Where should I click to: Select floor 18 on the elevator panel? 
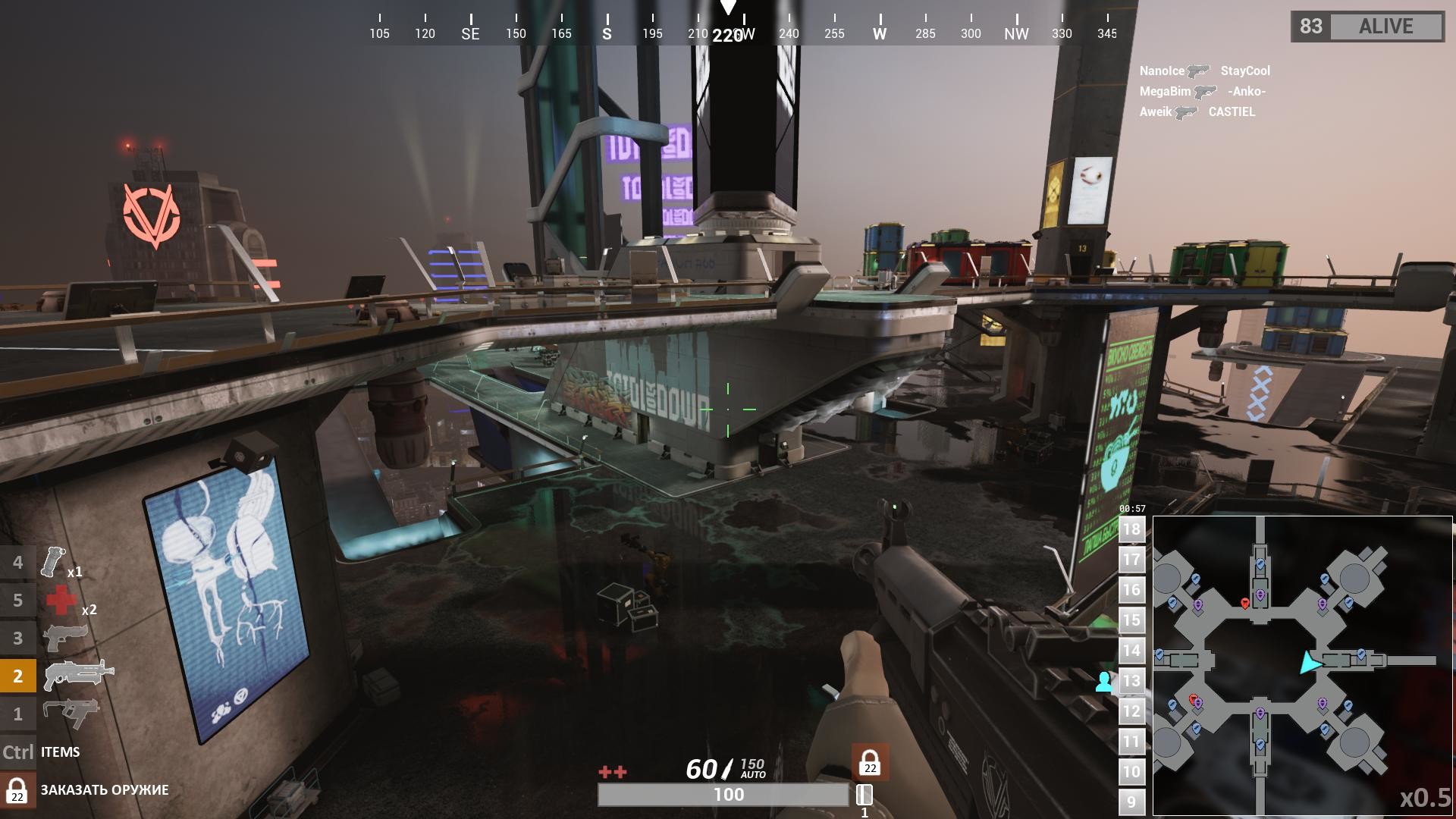click(x=1131, y=529)
